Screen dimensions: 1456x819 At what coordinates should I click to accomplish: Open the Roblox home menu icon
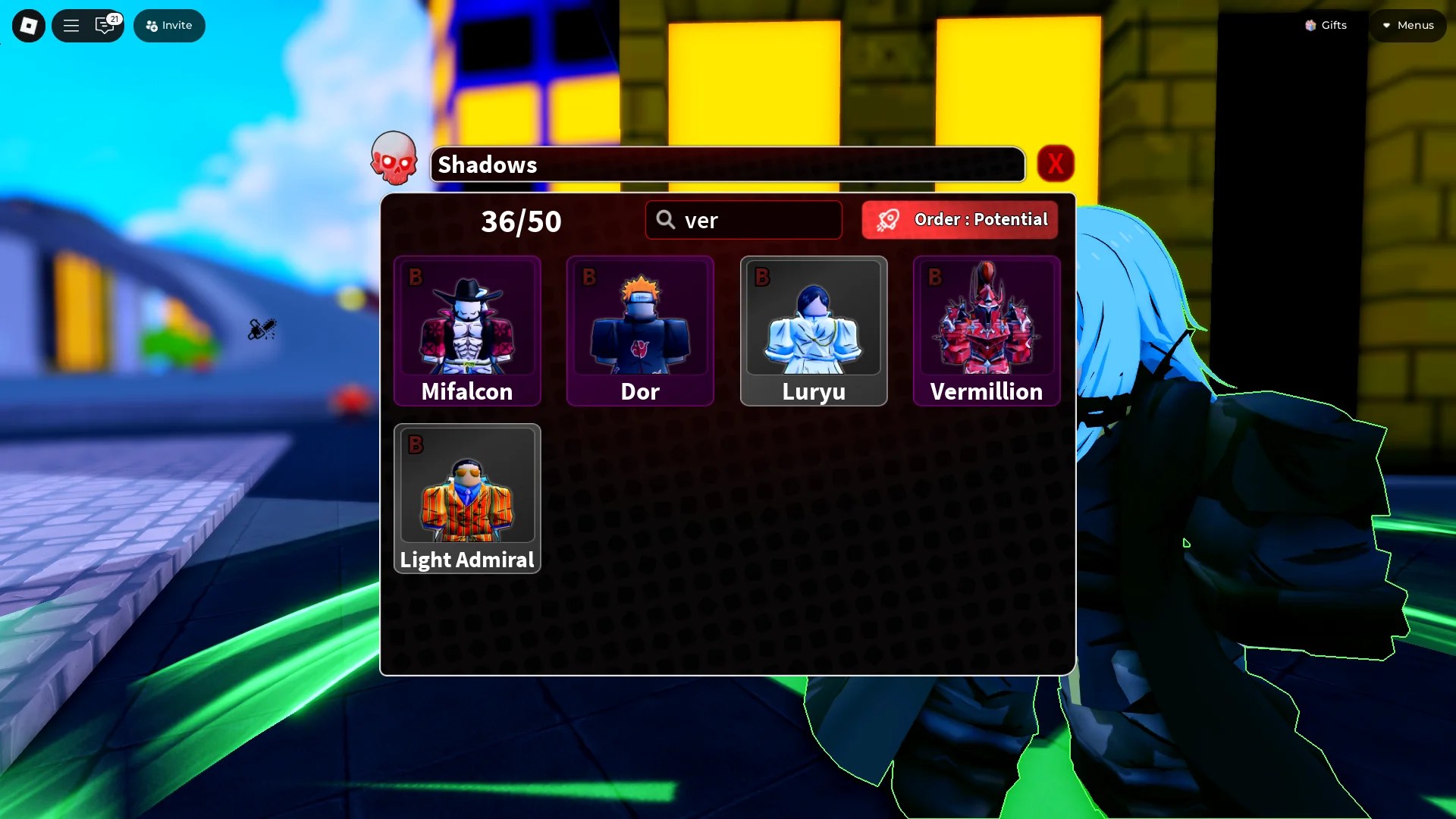pyautogui.click(x=28, y=25)
